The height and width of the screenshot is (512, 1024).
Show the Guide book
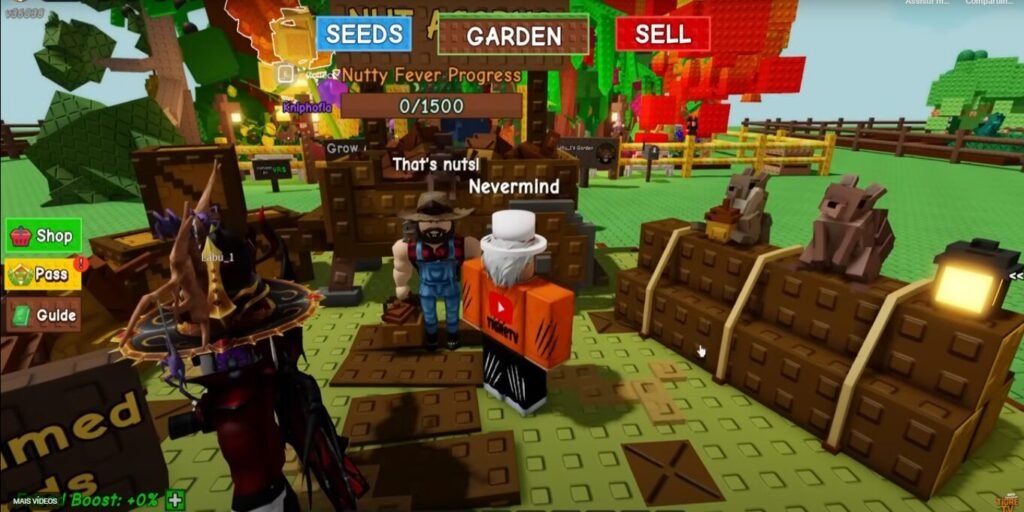click(x=43, y=314)
